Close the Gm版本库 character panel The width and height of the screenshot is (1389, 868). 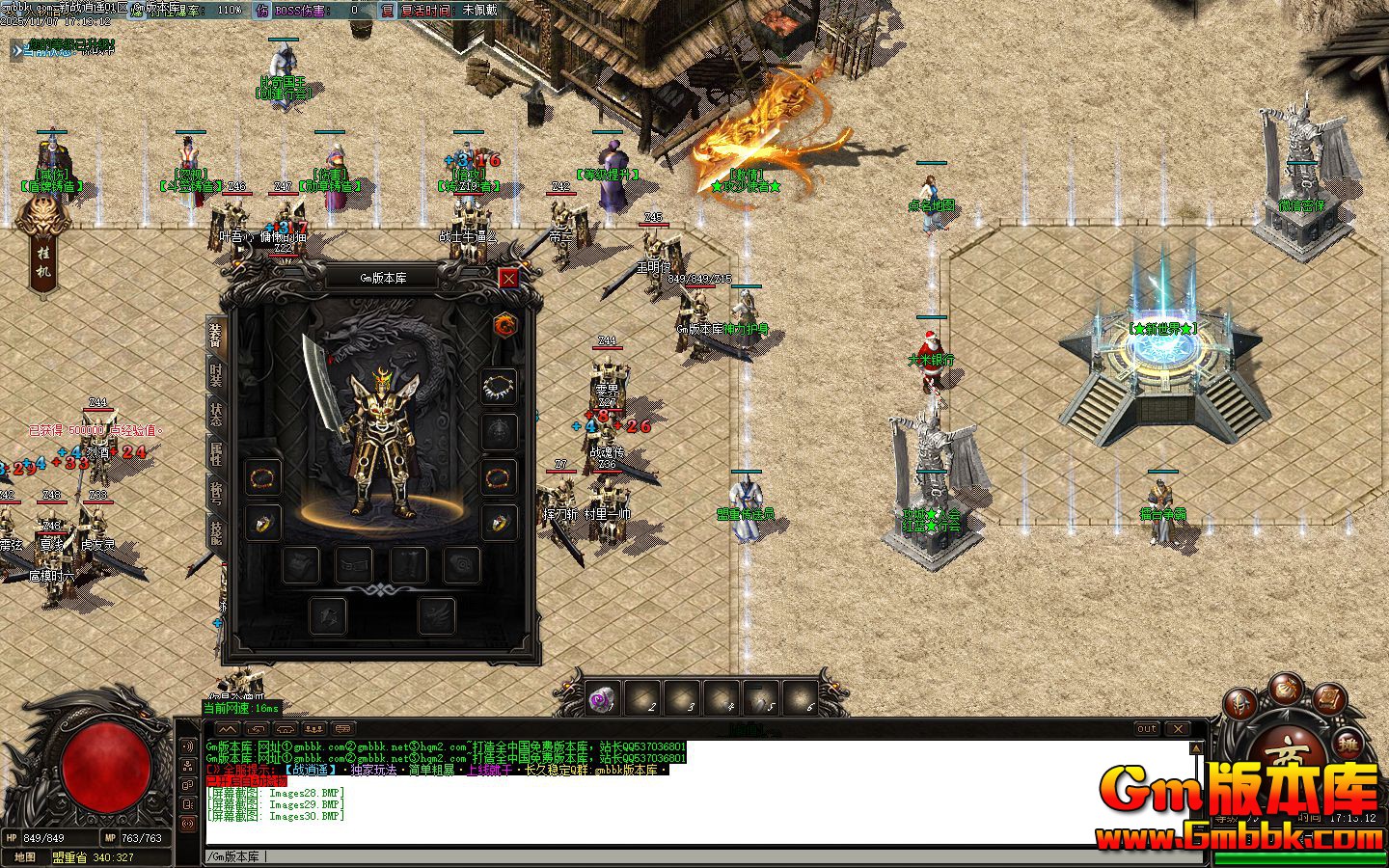(x=508, y=278)
